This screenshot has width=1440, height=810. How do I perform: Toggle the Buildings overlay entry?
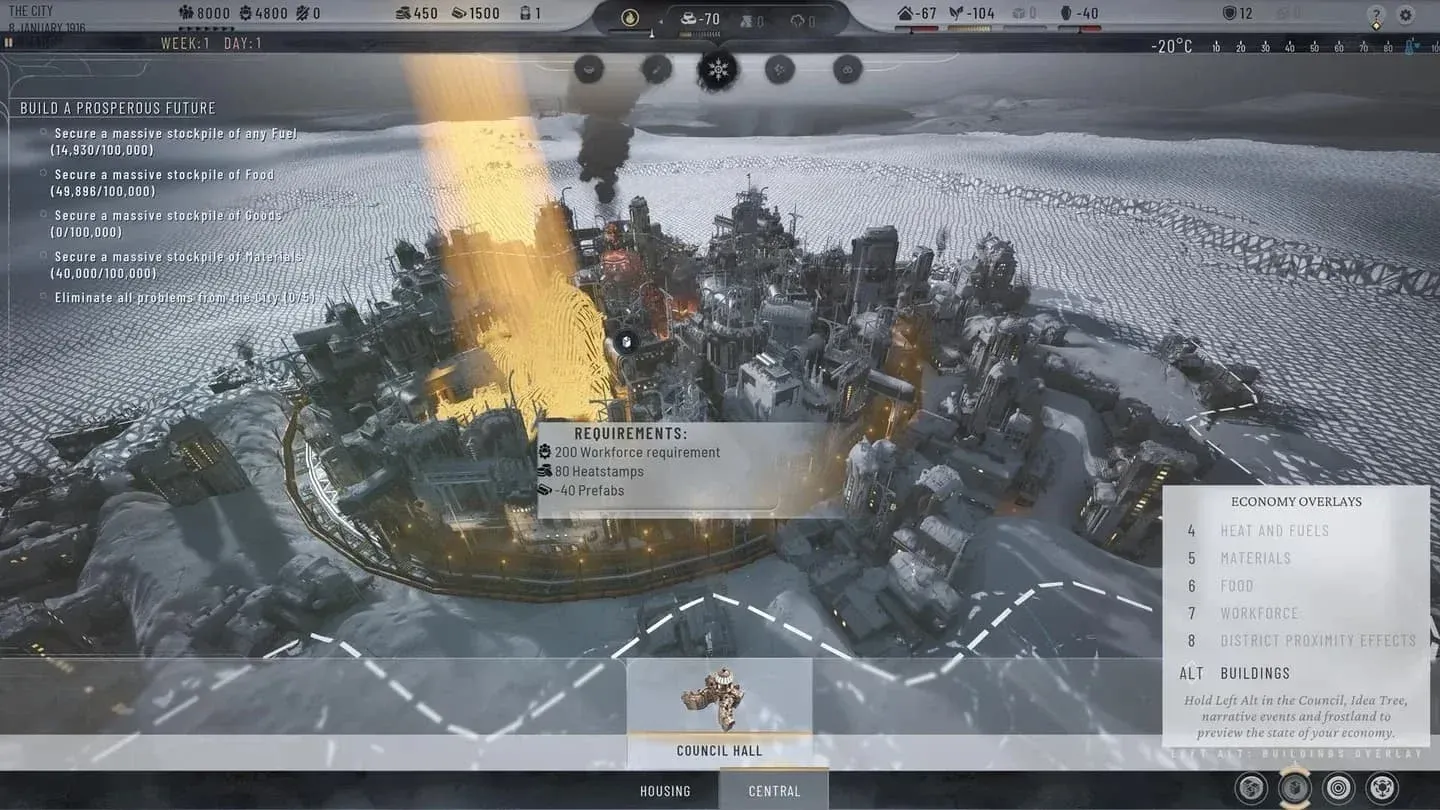pyautogui.click(x=1255, y=673)
